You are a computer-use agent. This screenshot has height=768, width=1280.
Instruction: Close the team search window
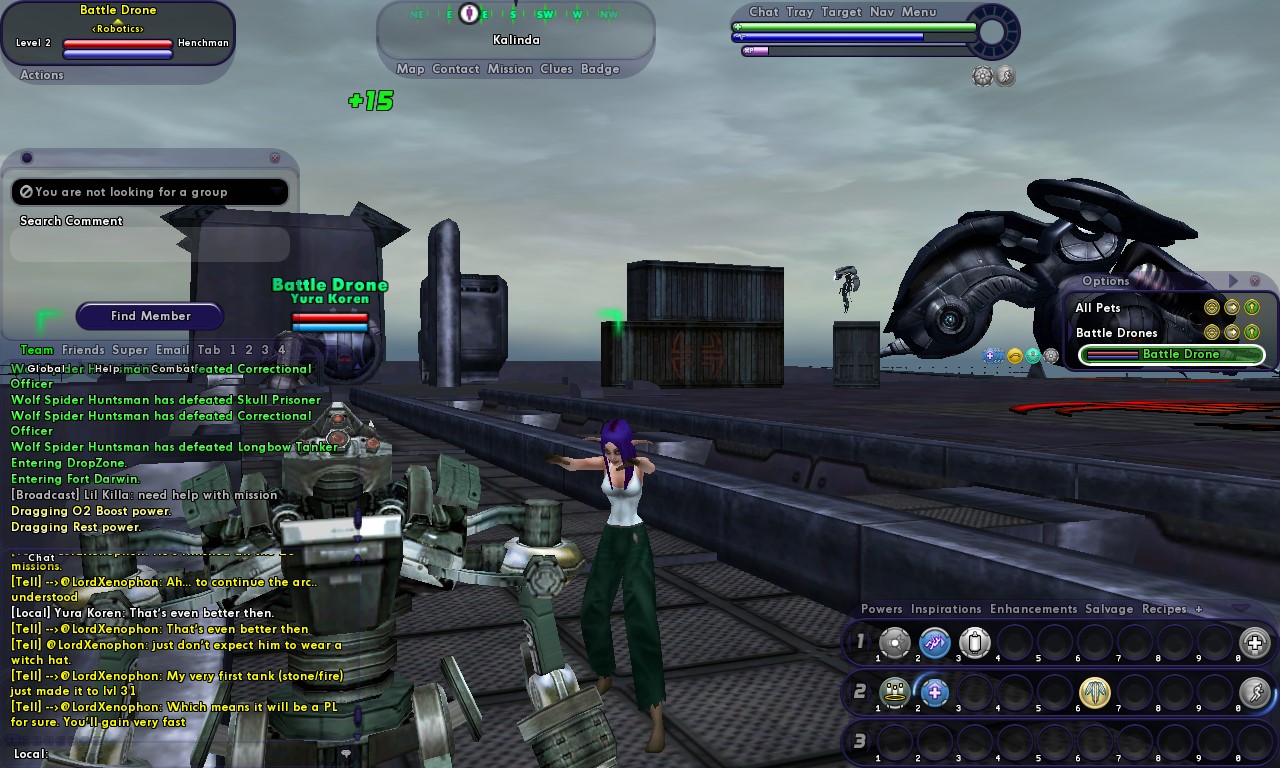(275, 158)
